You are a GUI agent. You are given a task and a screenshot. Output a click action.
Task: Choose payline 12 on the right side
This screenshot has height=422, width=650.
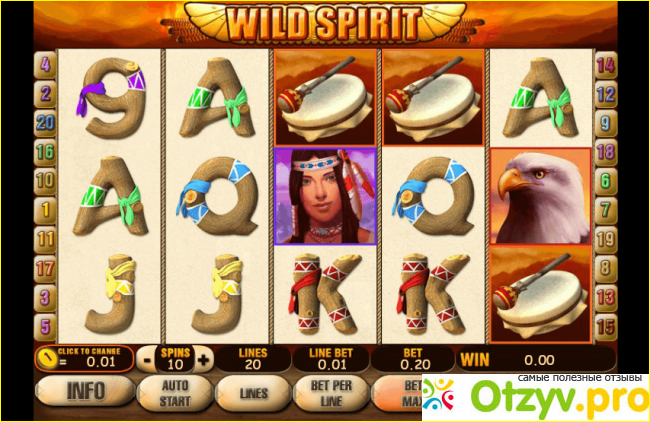click(x=604, y=95)
